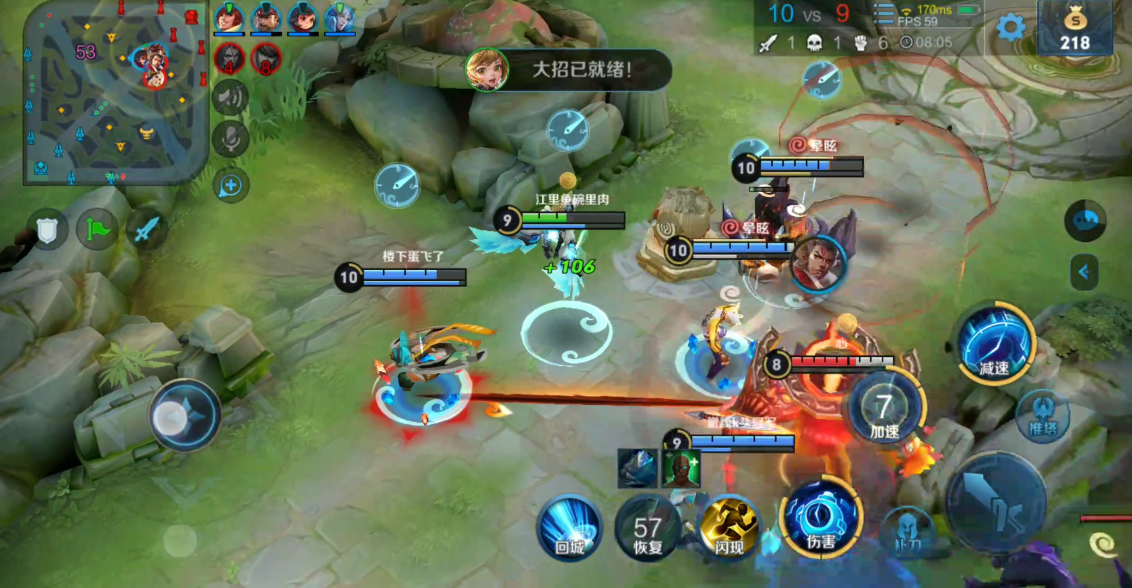Send the green flag gather signal
This screenshot has height=588, width=1132.
click(97, 230)
